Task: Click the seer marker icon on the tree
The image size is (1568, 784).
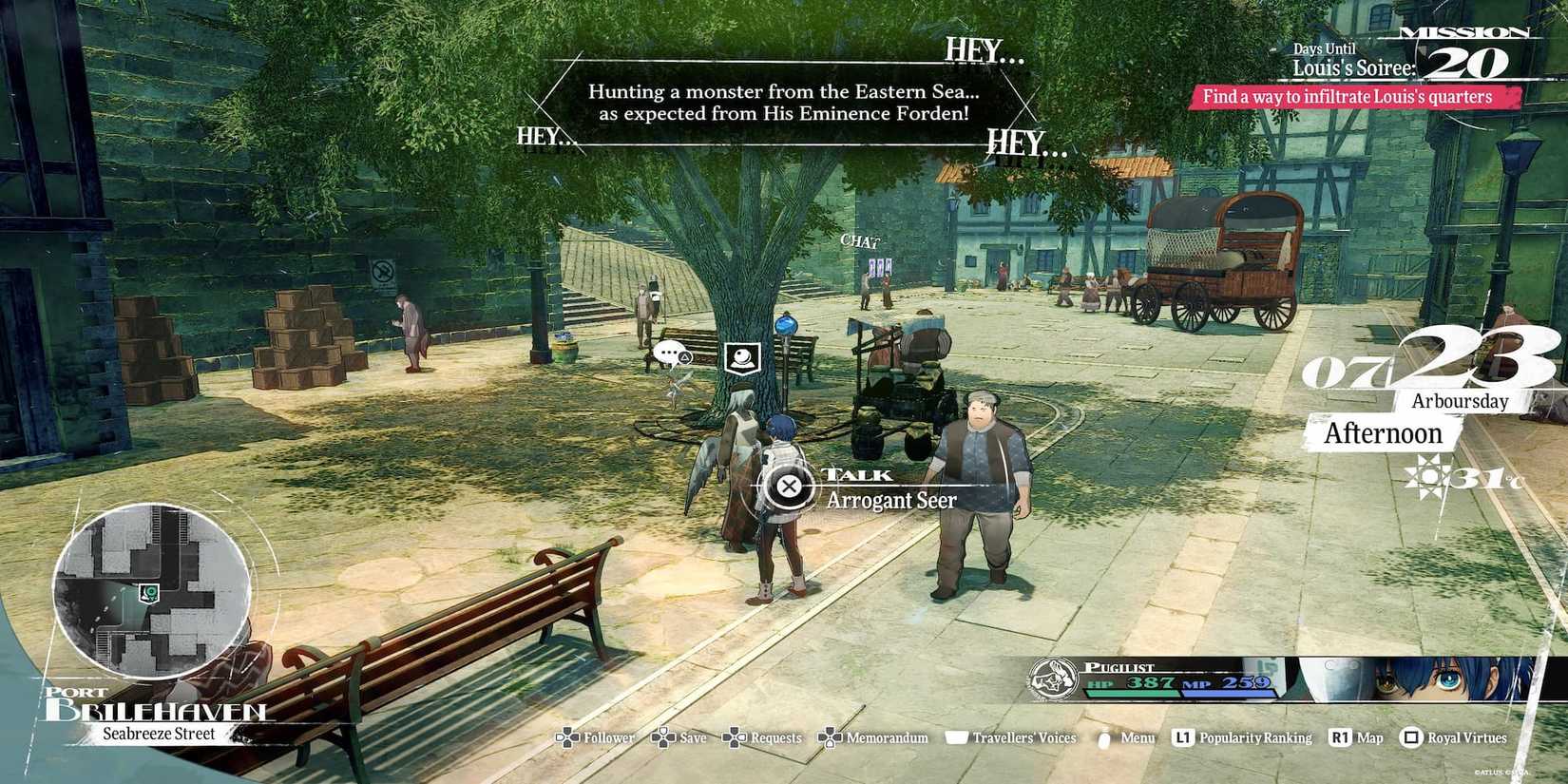Action: pyautogui.click(x=744, y=356)
